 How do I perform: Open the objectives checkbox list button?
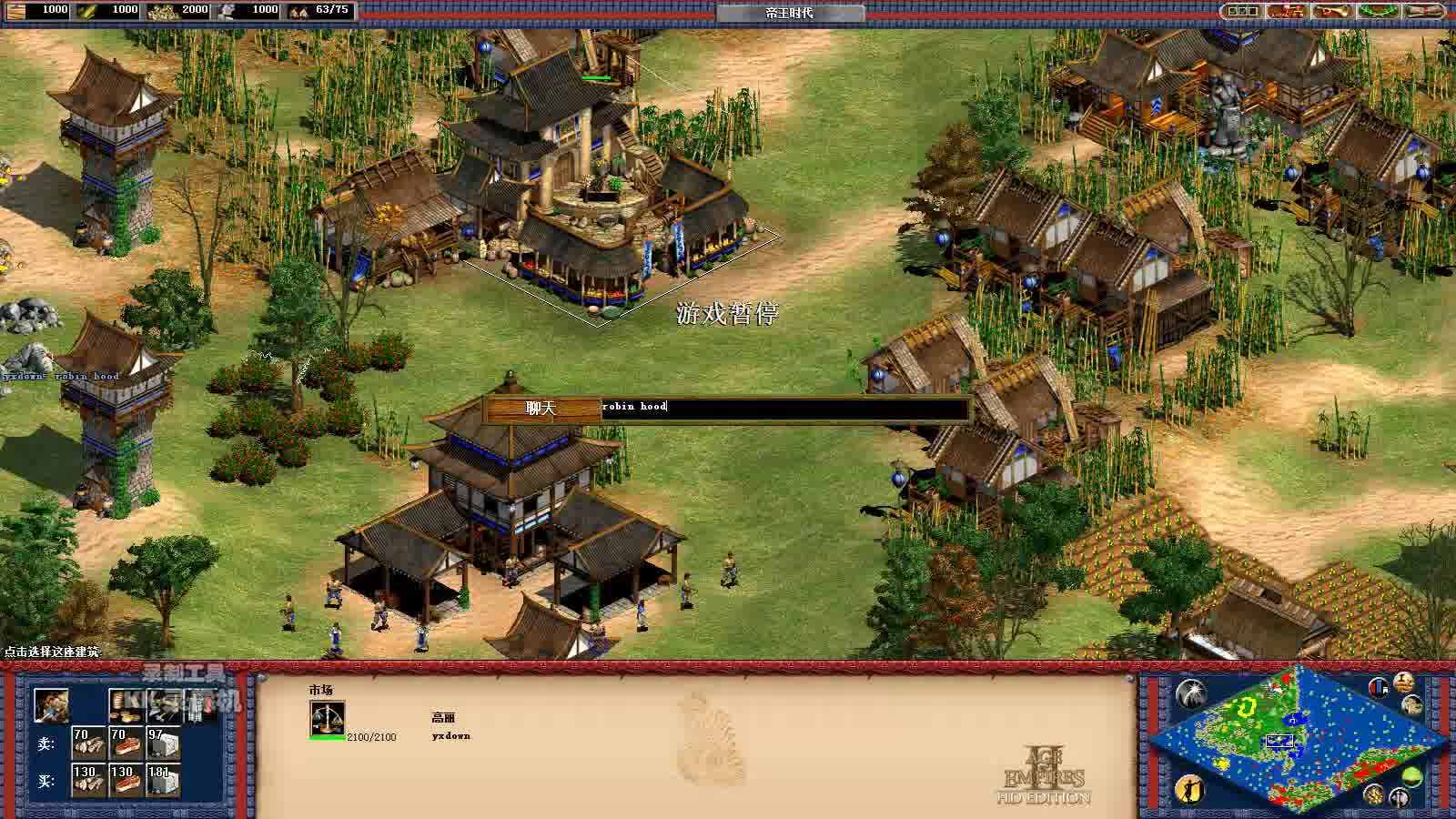coord(1241,11)
